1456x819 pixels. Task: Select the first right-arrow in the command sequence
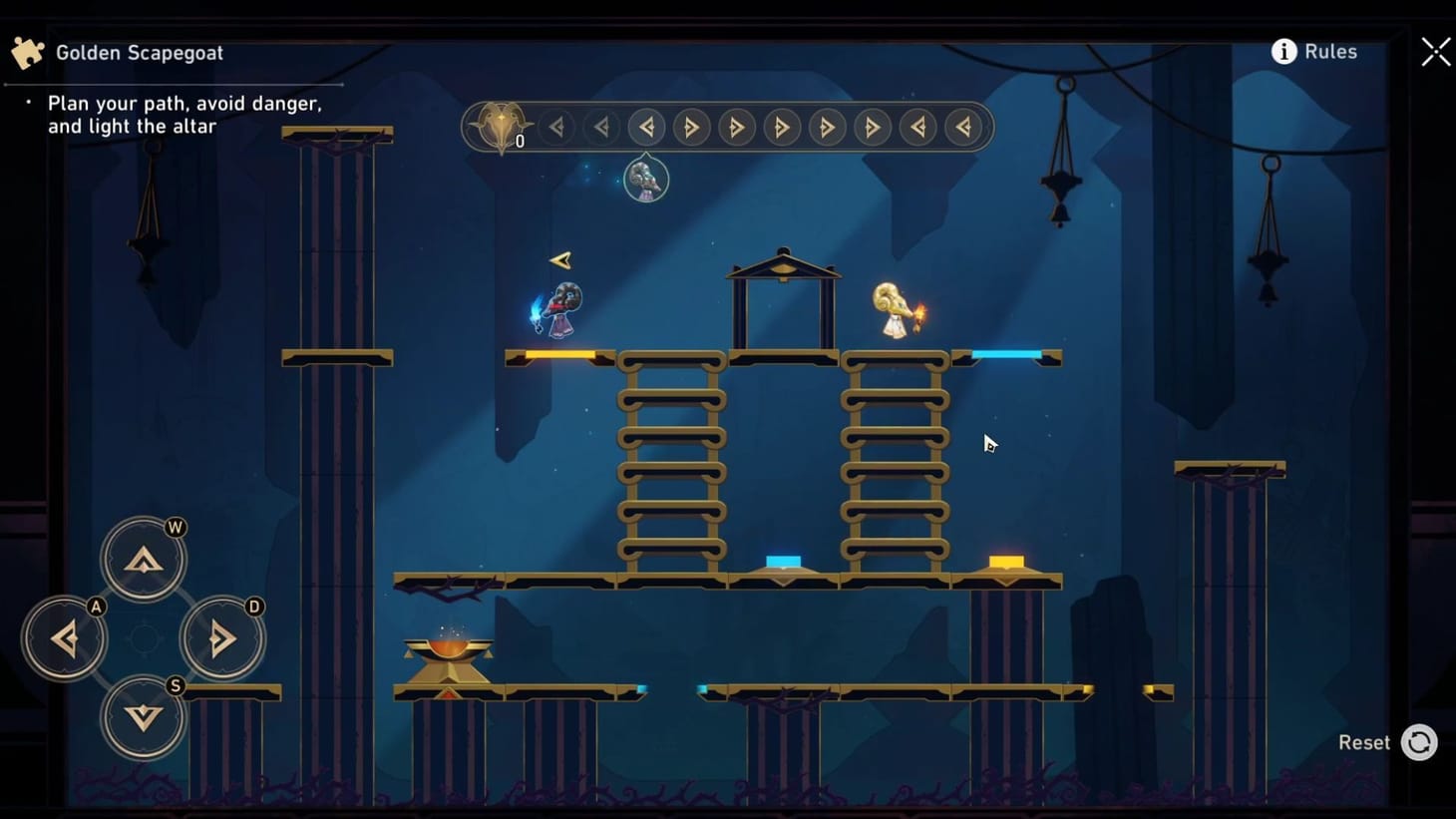click(x=691, y=127)
